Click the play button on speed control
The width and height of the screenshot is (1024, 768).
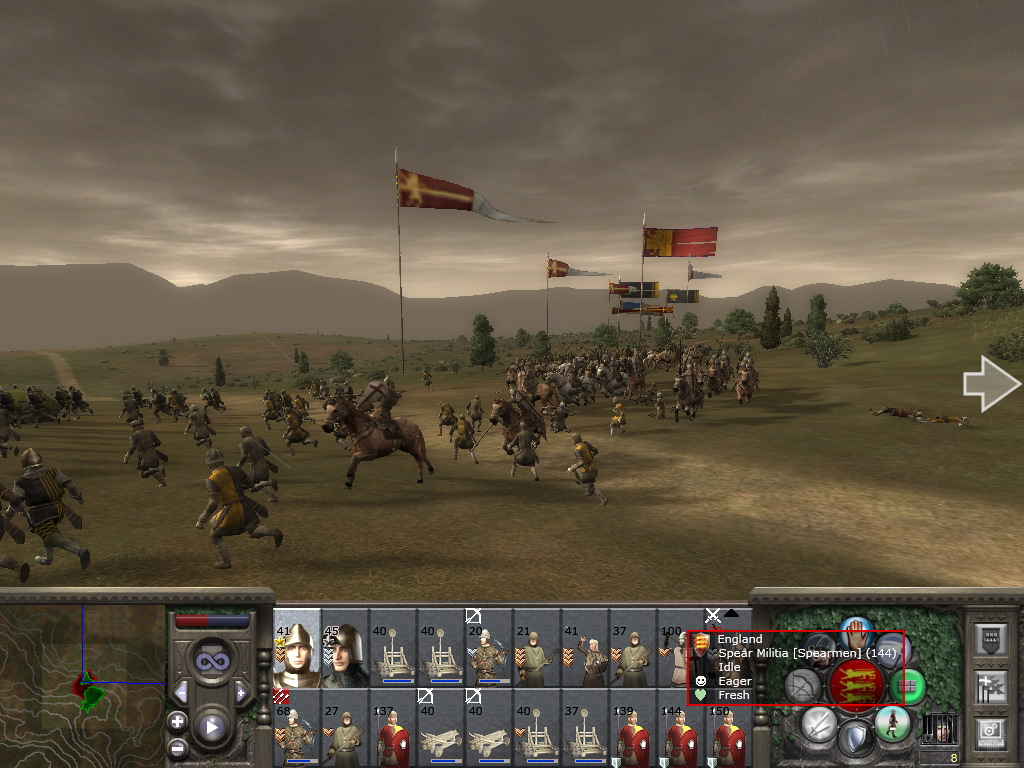pyautogui.click(x=211, y=727)
